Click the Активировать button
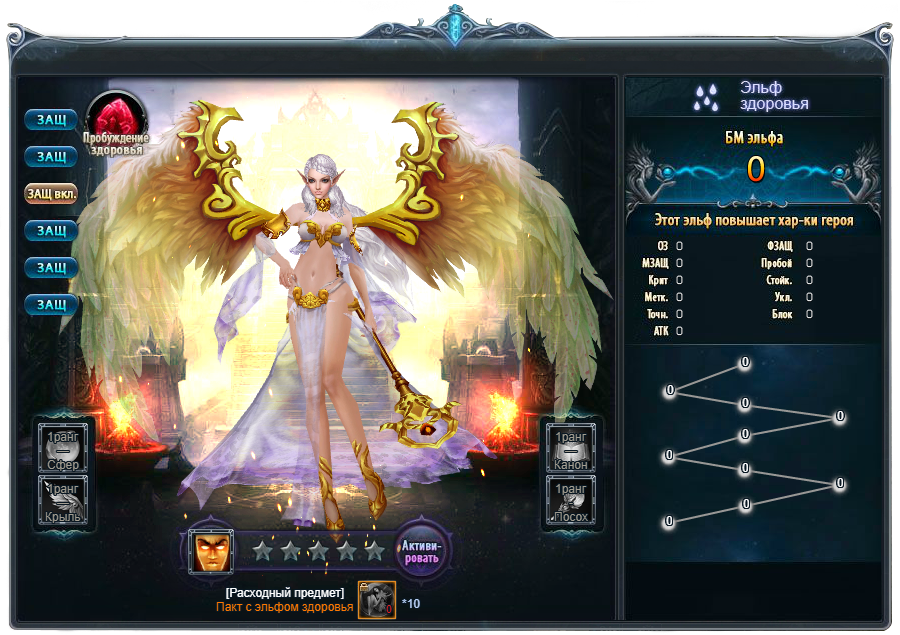Viewport: 900px width, 635px height. point(422,550)
